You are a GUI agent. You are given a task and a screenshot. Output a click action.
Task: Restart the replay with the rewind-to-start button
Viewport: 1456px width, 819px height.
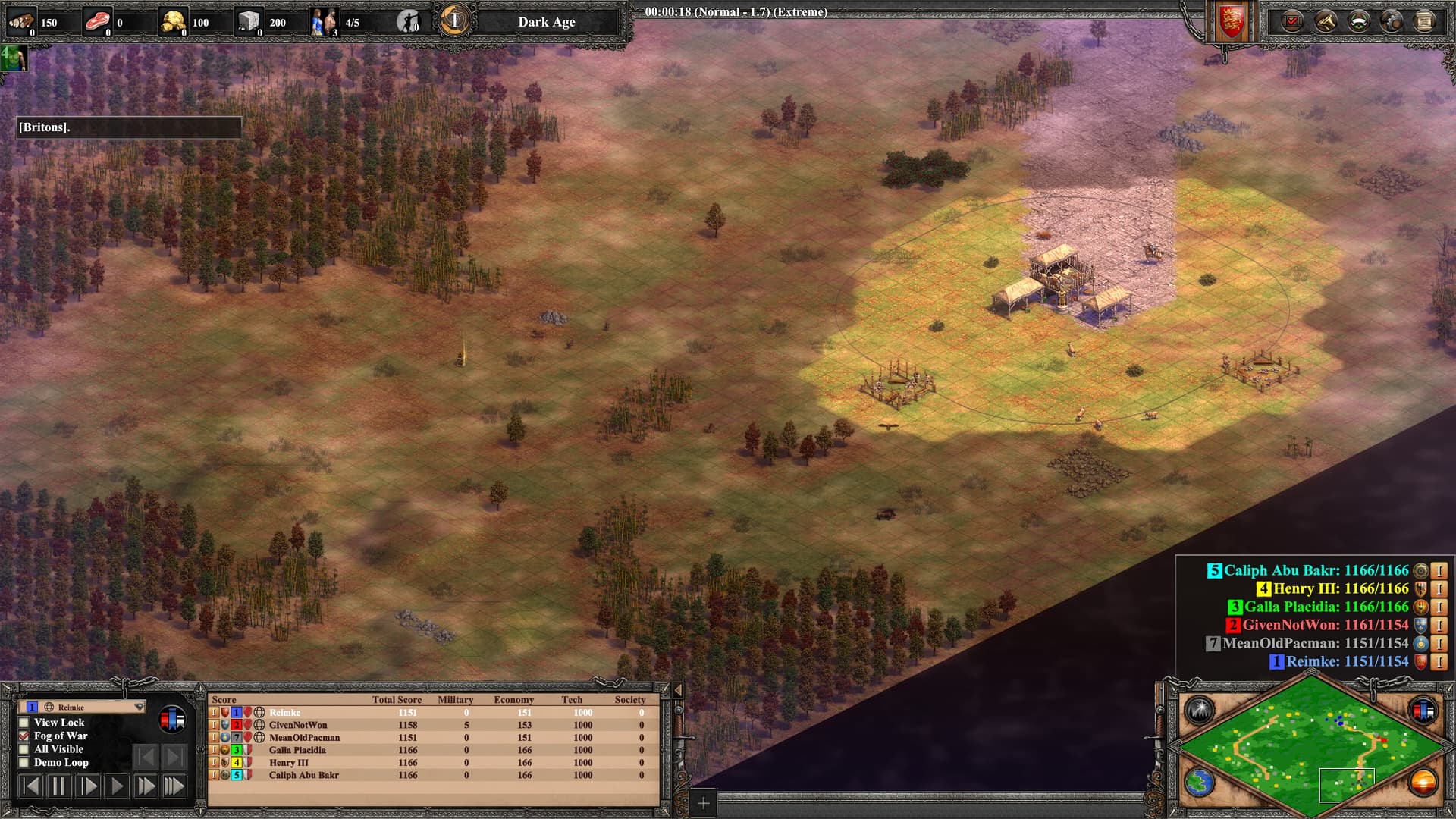30,786
